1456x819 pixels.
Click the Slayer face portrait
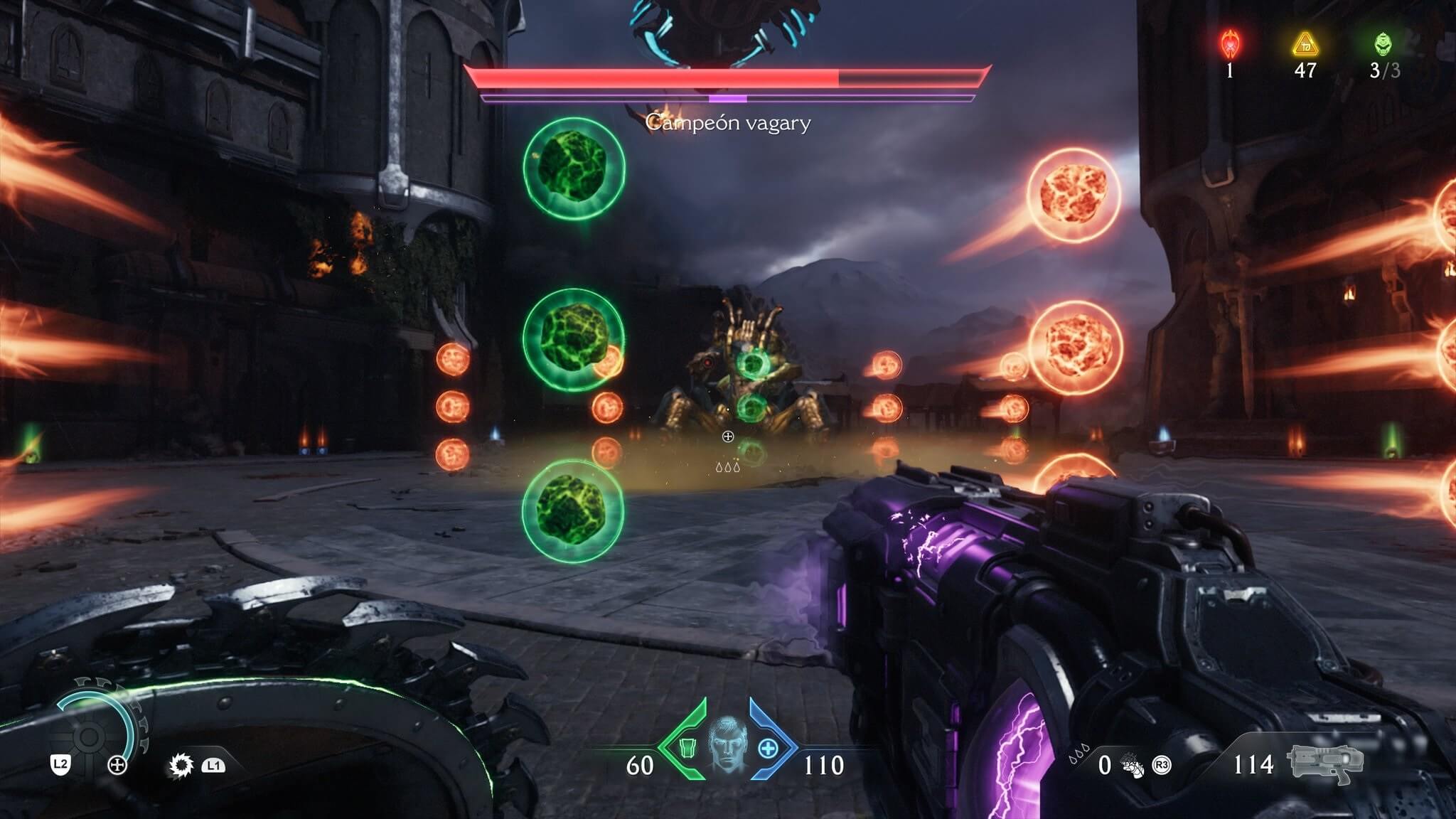tap(727, 746)
